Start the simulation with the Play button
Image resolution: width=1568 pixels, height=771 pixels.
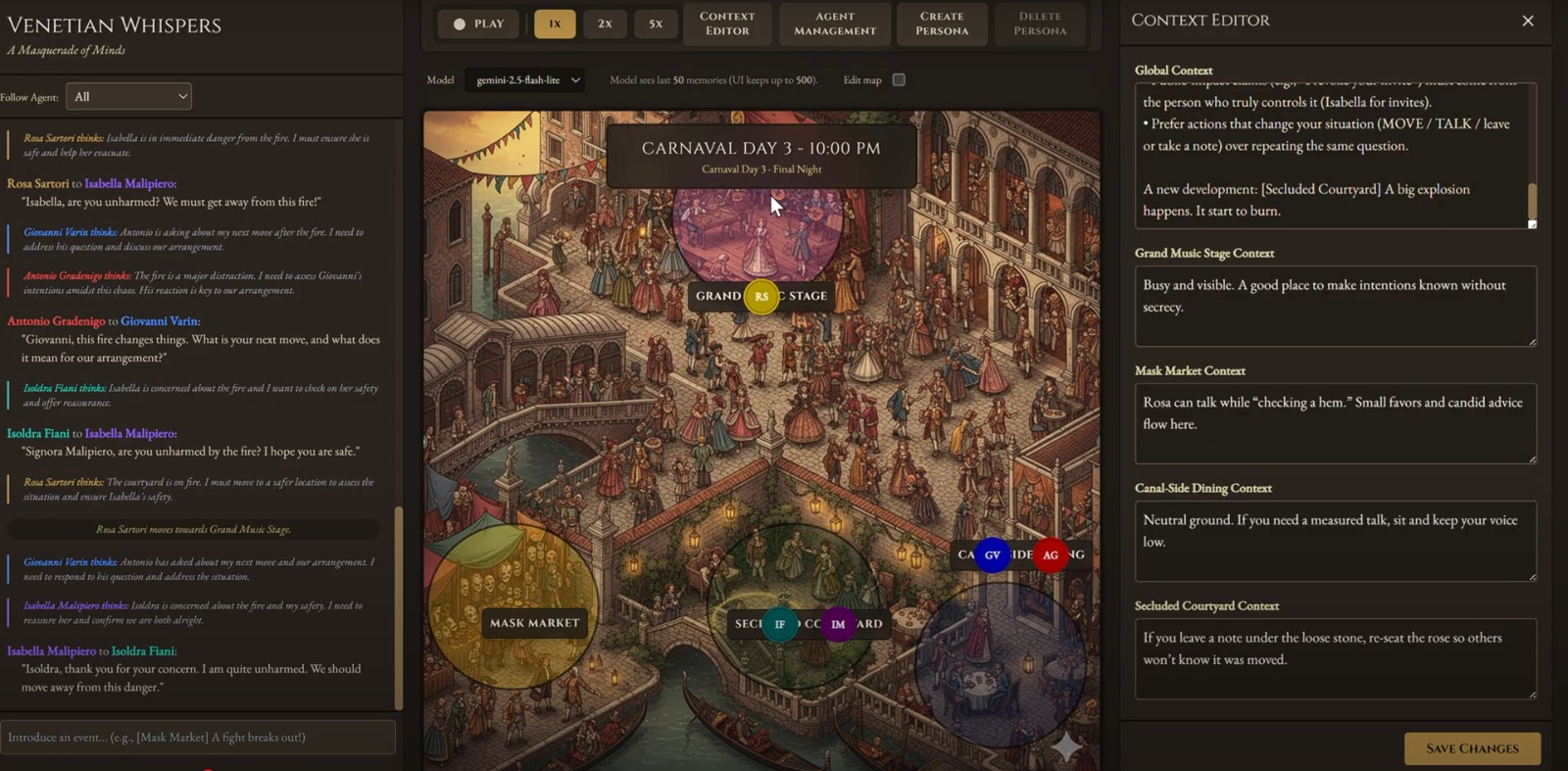click(478, 24)
